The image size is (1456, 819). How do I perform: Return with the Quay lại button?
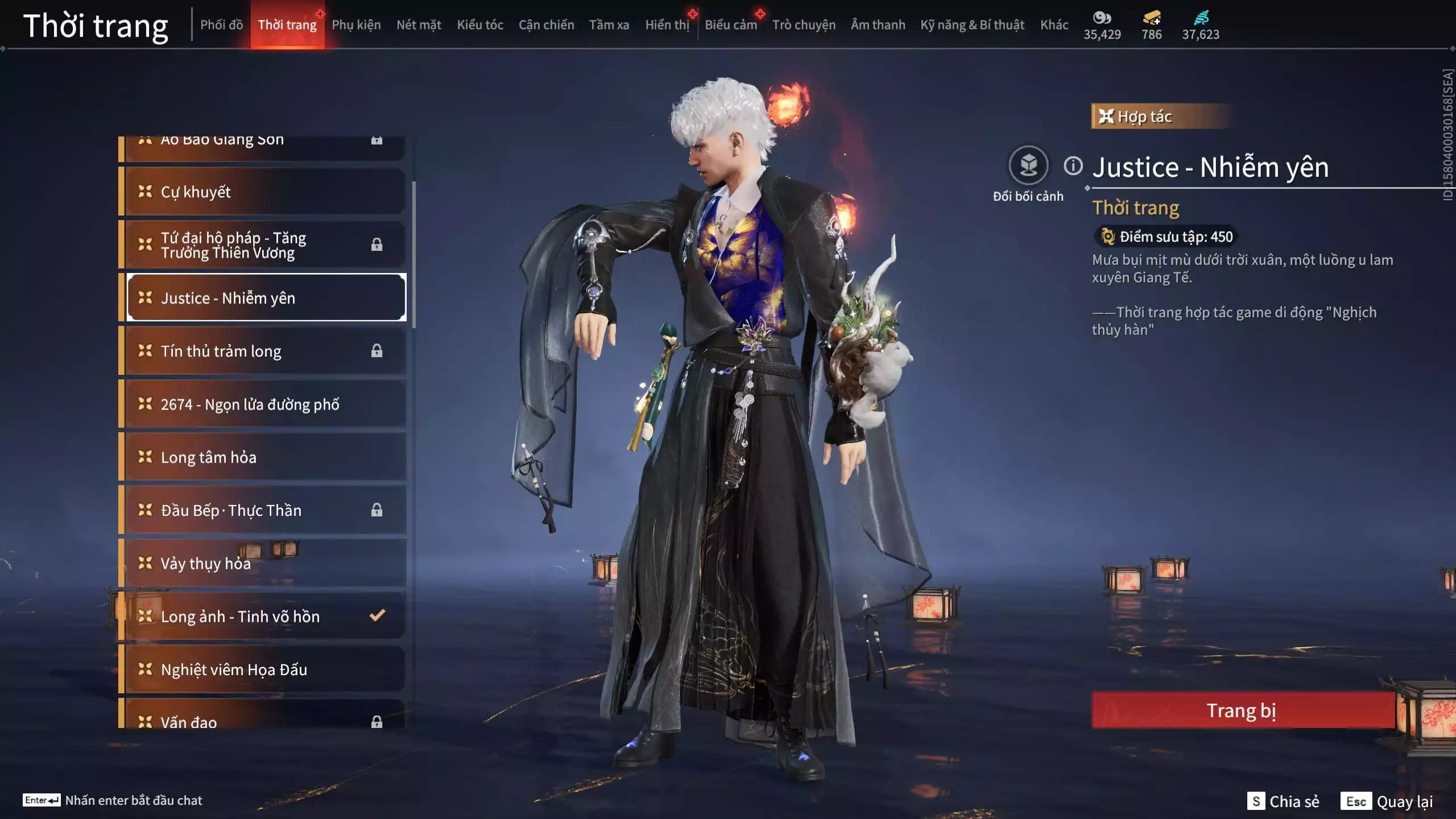[x=1388, y=801]
